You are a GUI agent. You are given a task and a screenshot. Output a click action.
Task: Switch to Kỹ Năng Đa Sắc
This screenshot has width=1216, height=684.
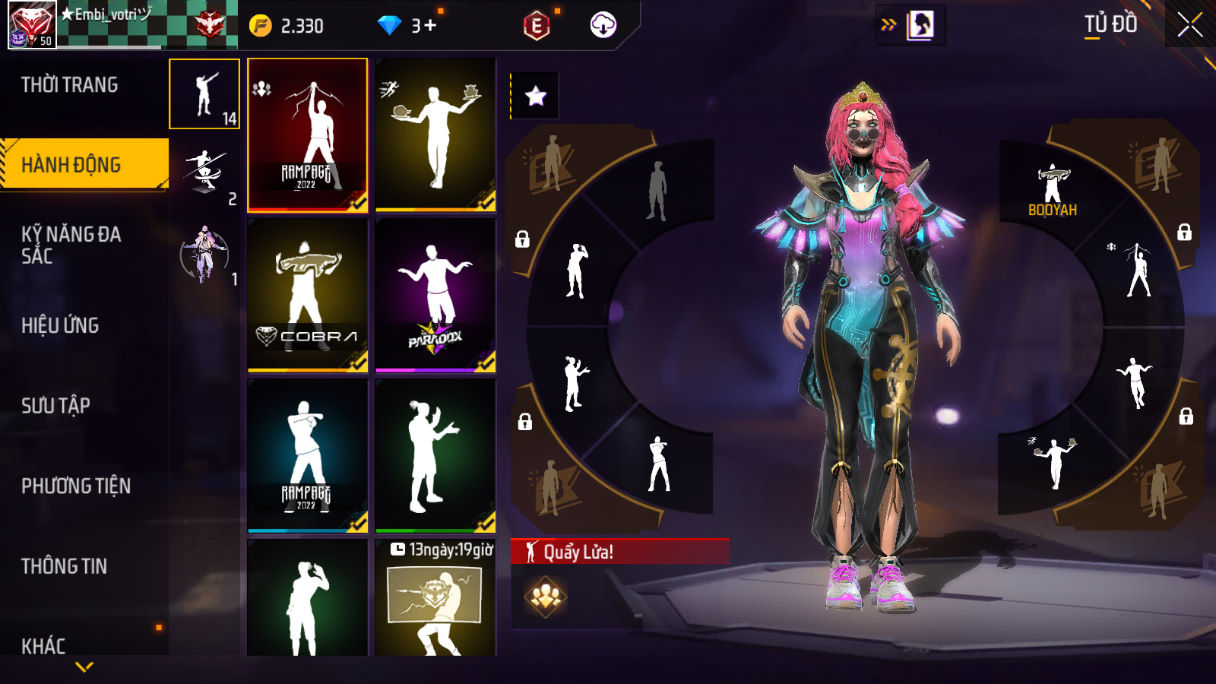tap(72, 245)
